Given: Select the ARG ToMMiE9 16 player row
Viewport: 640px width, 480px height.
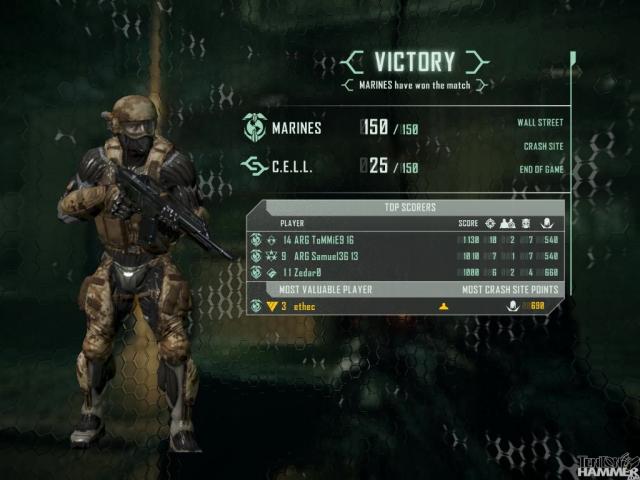Looking at the screenshot, I should (x=405, y=240).
